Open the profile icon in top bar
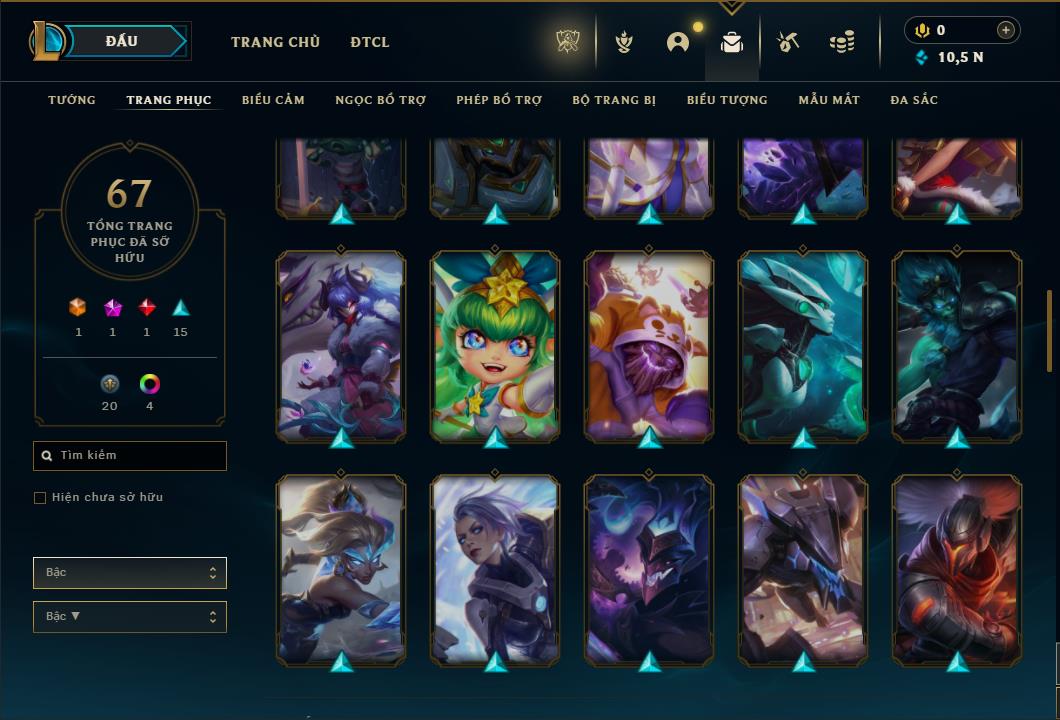 pos(678,42)
